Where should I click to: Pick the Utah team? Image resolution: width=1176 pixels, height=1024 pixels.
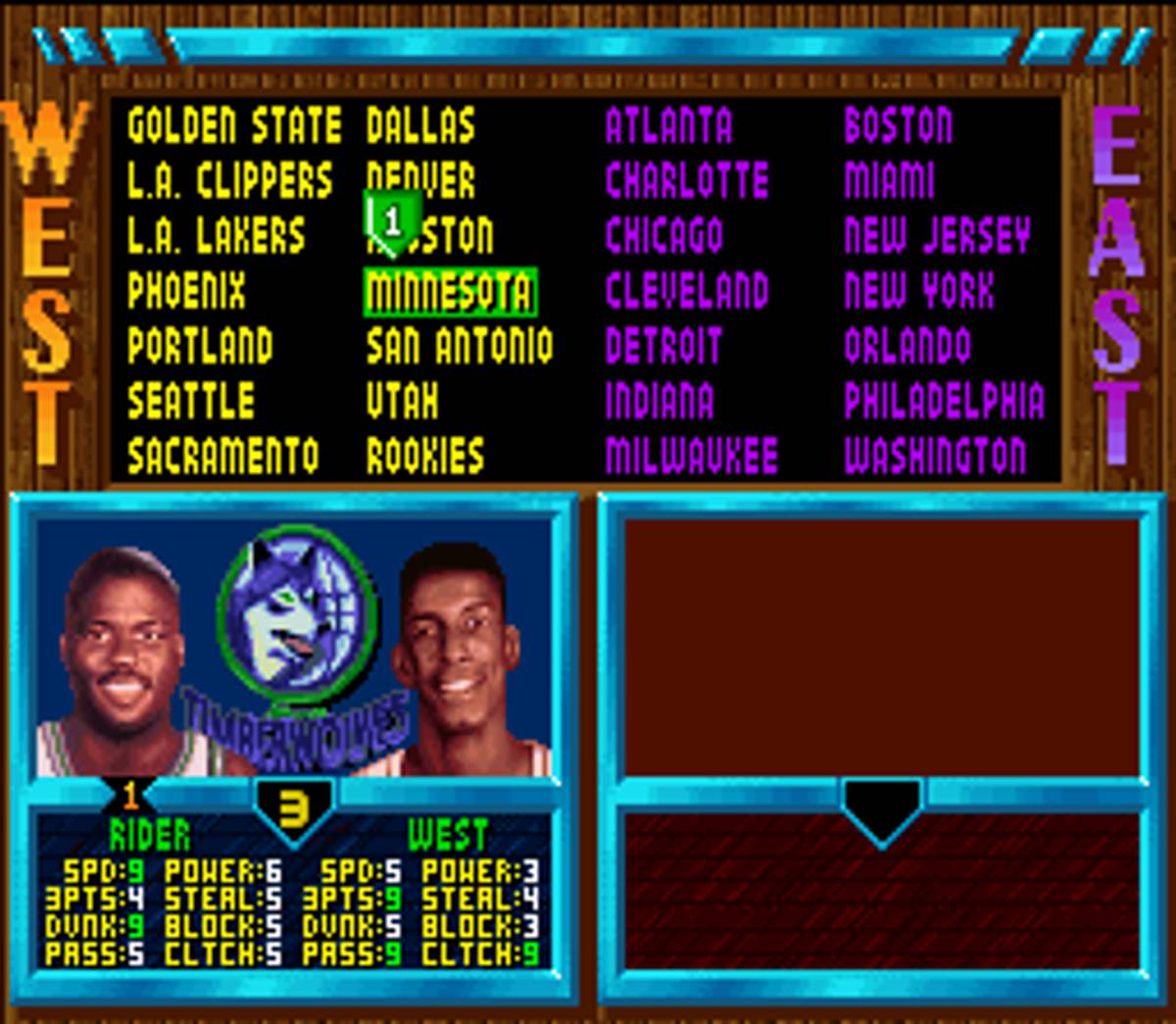pyautogui.click(x=402, y=402)
